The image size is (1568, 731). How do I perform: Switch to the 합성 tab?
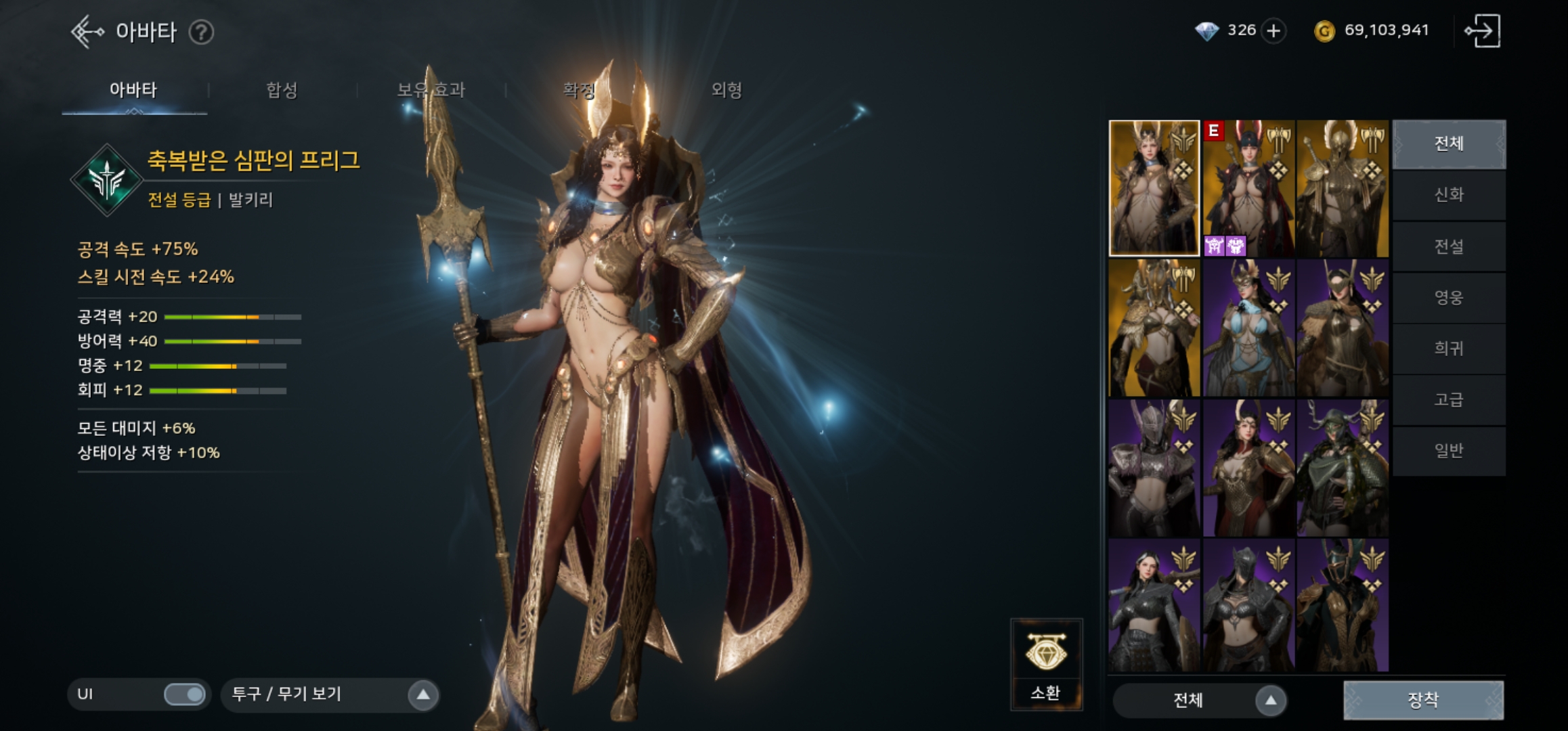(x=282, y=90)
